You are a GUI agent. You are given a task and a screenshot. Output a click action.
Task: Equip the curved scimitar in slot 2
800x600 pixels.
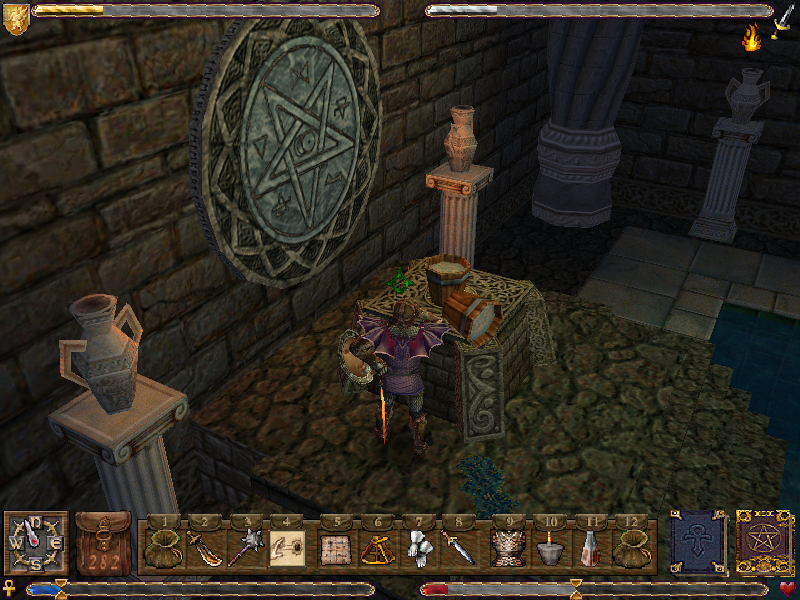tap(203, 548)
